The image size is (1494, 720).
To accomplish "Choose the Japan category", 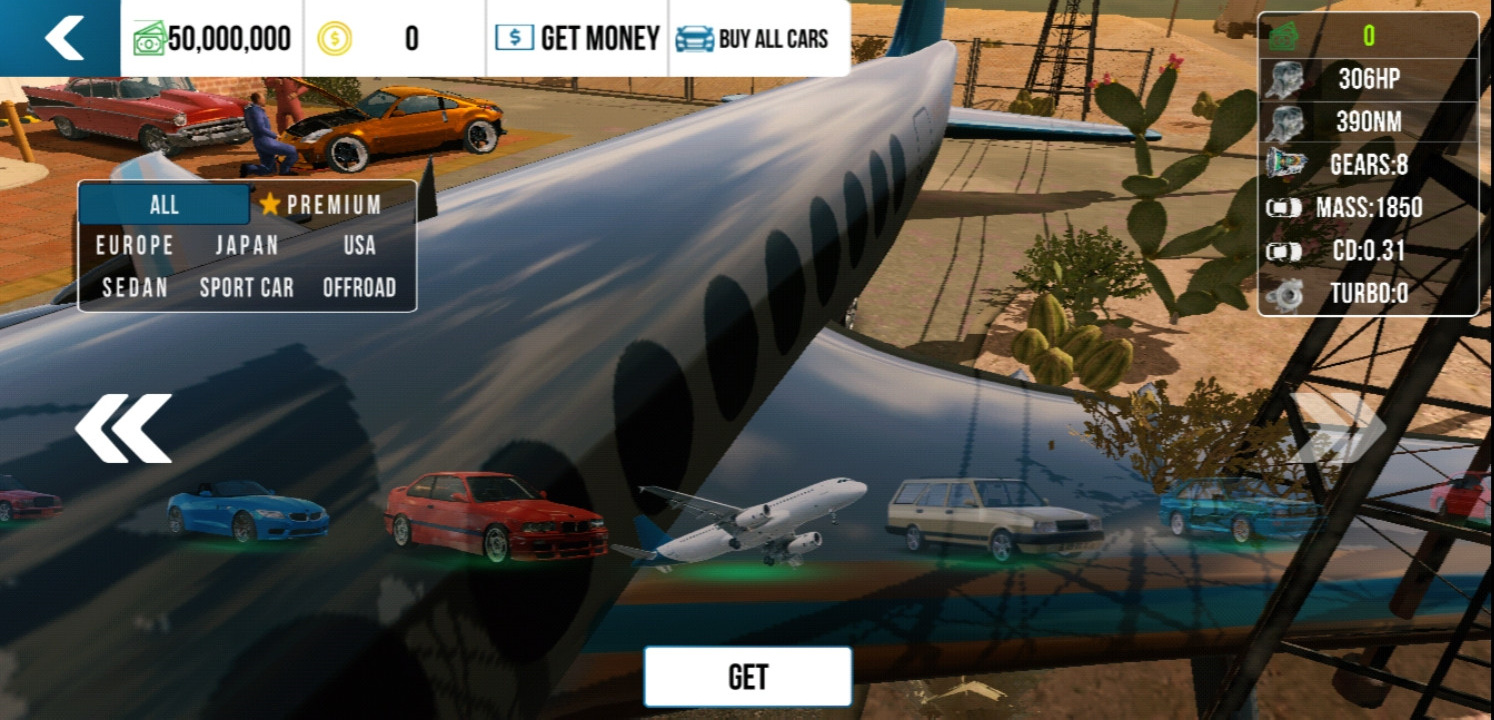I will pyautogui.click(x=246, y=246).
